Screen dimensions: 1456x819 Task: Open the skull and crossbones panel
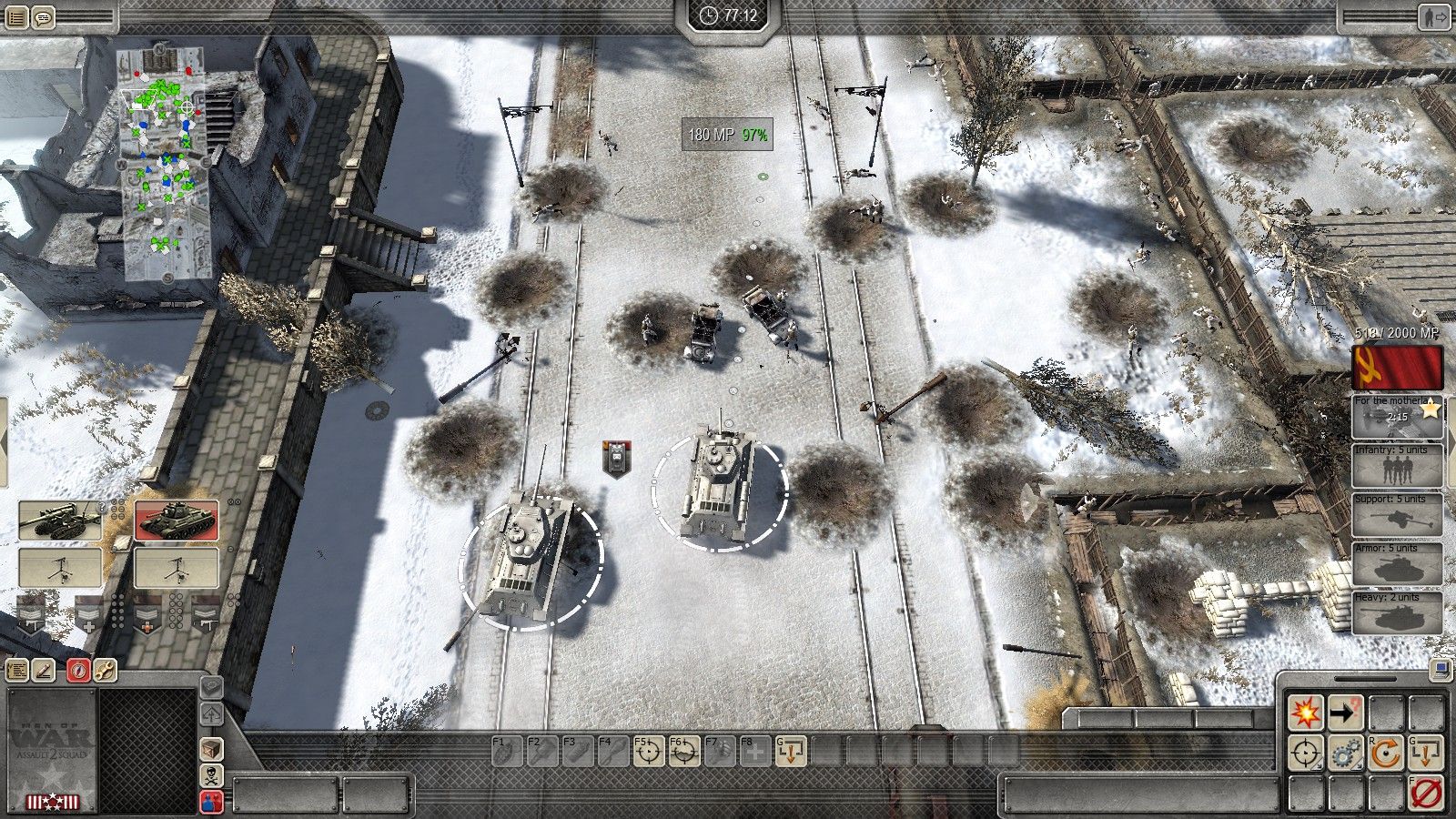coord(211,775)
